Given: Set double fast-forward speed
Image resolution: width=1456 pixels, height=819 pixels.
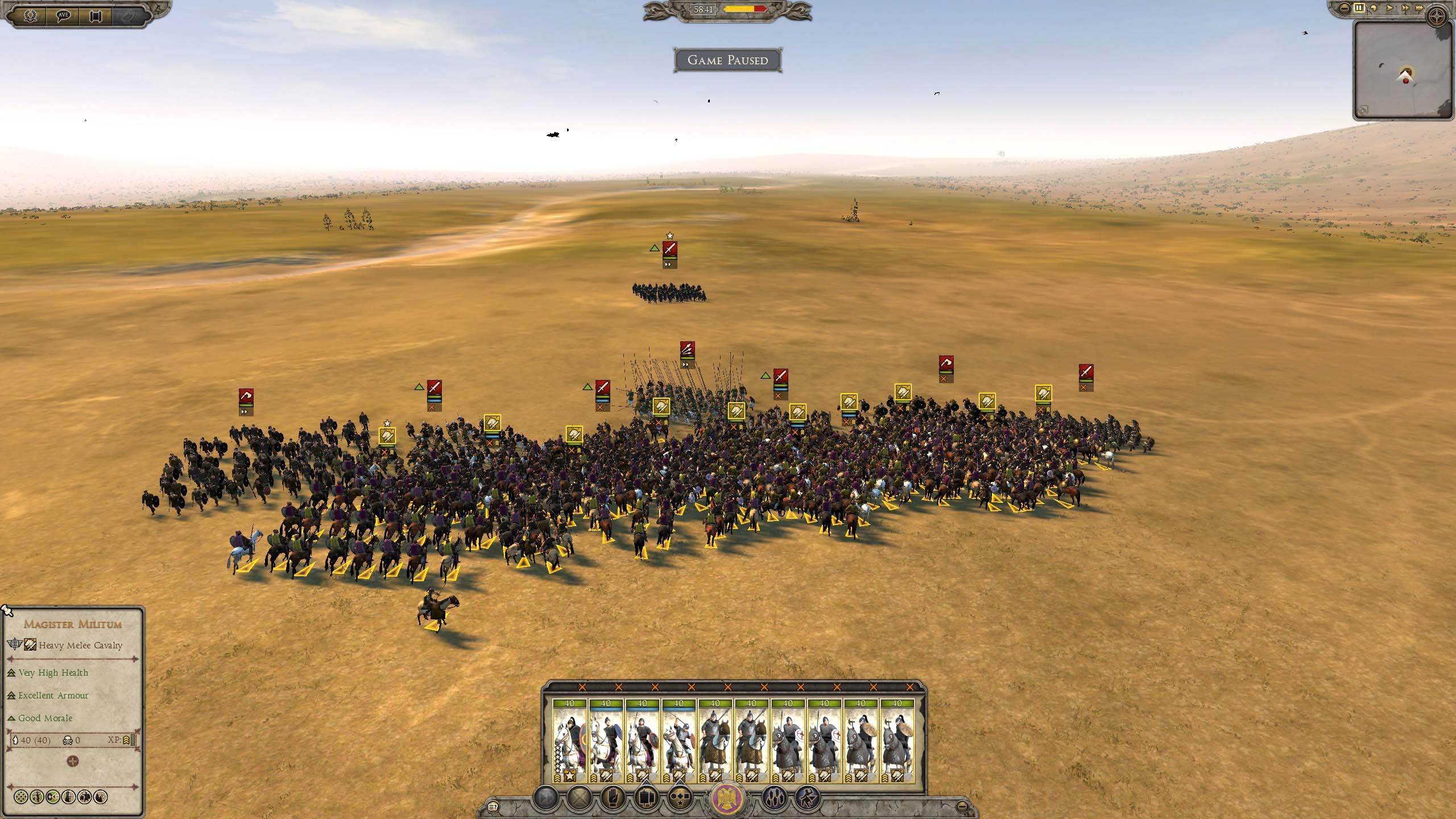Looking at the screenshot, I should pos(1405,8).
